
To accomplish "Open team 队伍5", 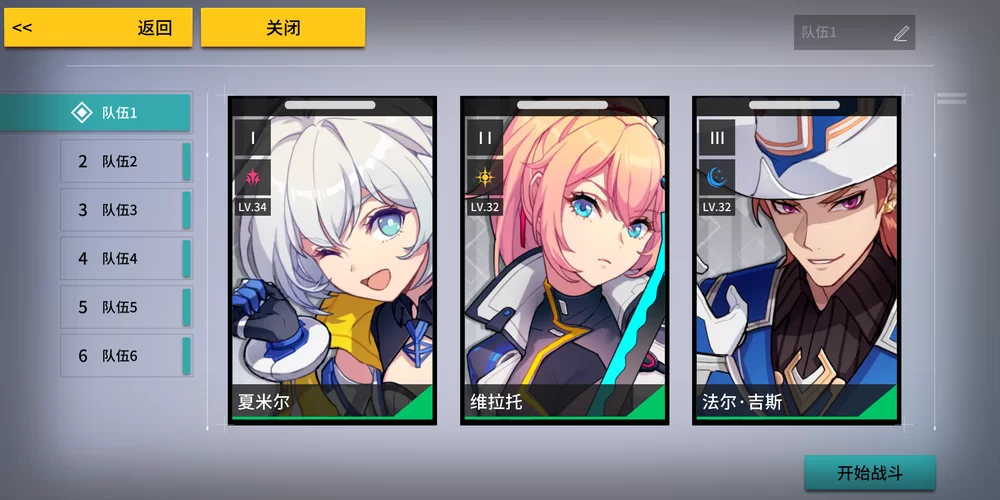I will click(125, 307).
